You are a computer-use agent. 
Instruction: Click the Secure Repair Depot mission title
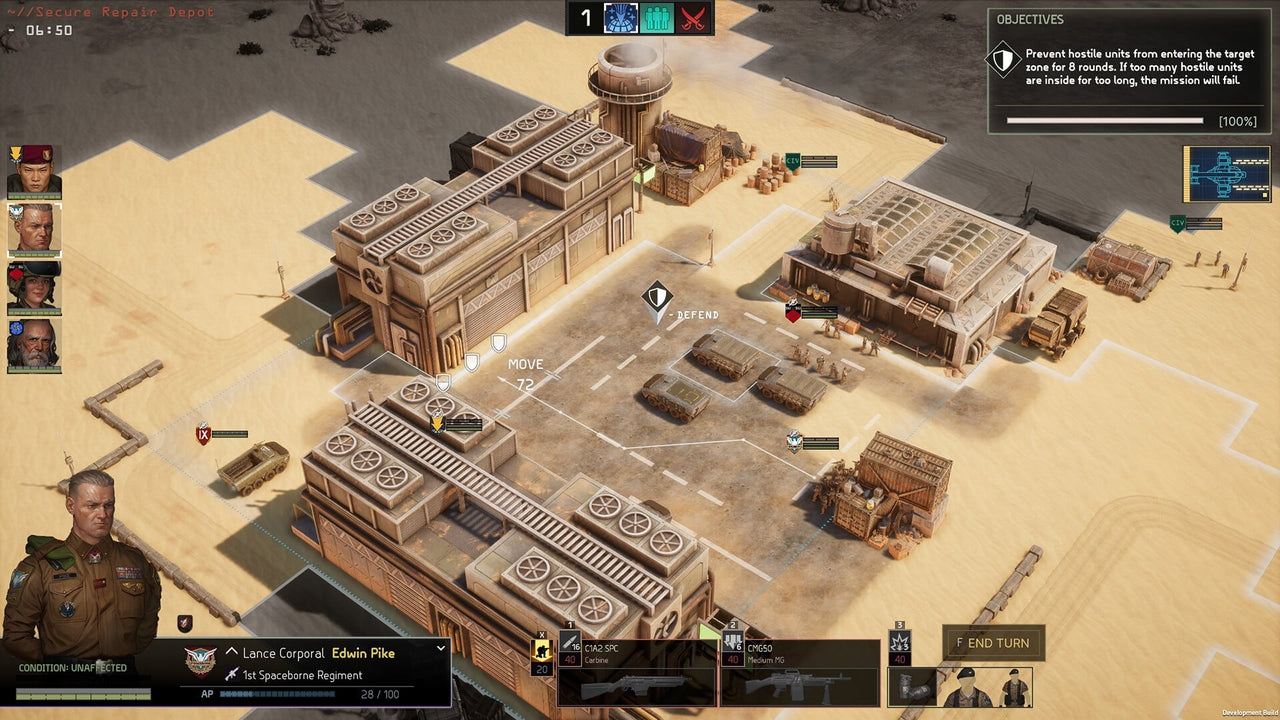(x=112, y=12)
